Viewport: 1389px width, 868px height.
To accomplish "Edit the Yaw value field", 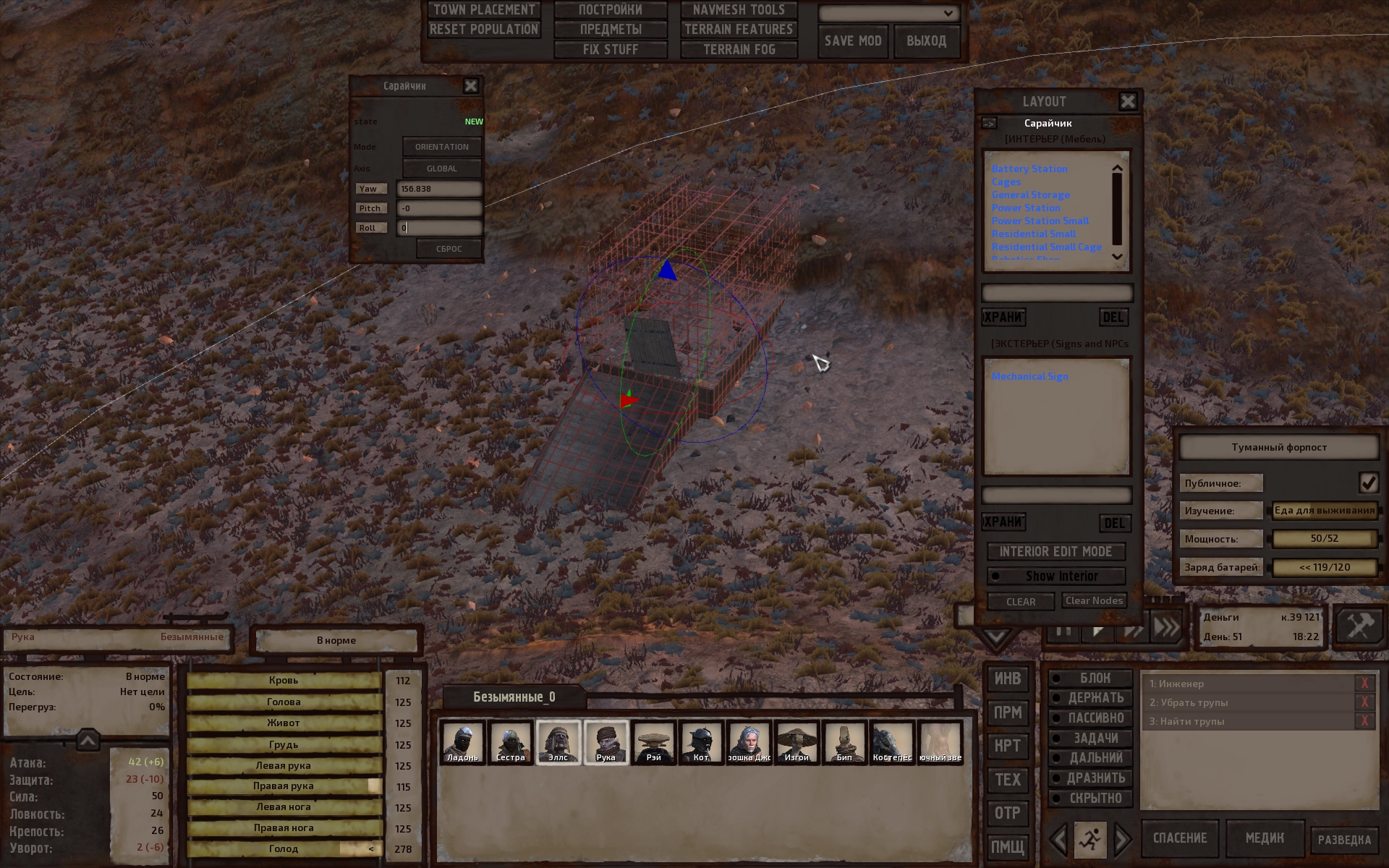I will (x=438, y=189).
